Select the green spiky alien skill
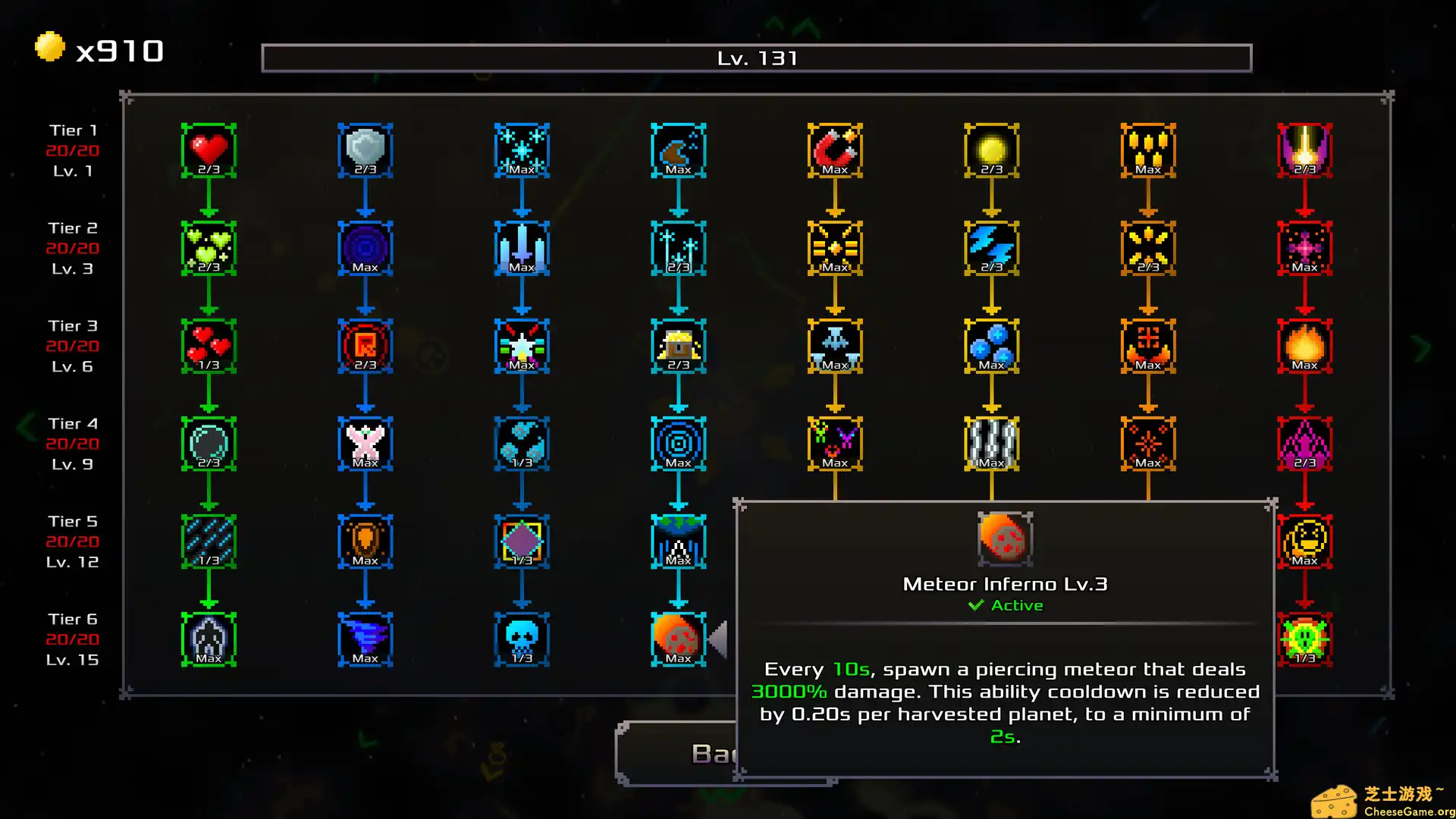Screen dimensions: 1456x819 pos(1304,639)
